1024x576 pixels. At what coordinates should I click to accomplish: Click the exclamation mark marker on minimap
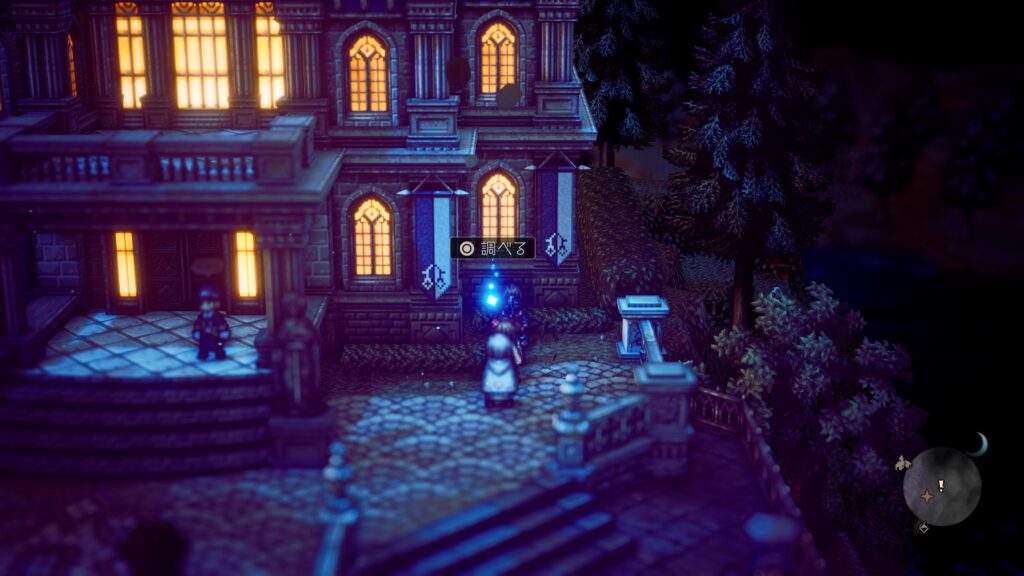[941, 485]
